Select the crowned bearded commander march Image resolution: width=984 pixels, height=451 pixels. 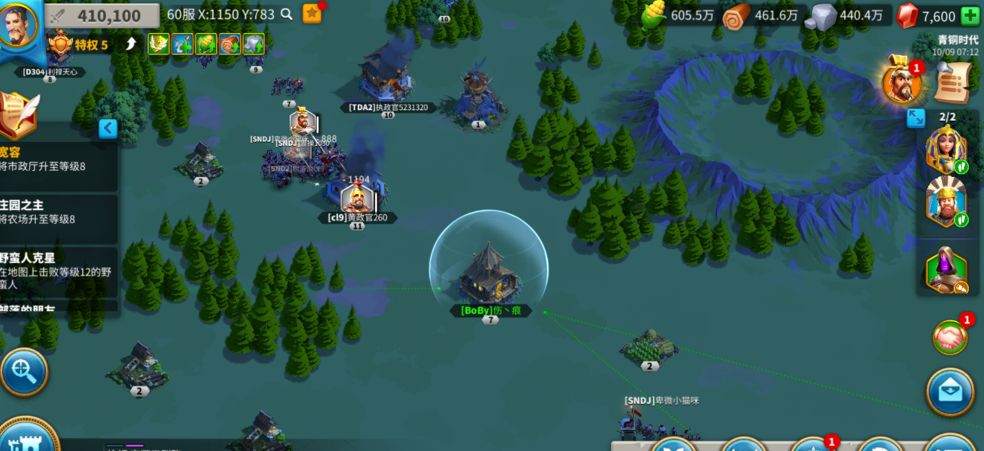click(946, 203)
